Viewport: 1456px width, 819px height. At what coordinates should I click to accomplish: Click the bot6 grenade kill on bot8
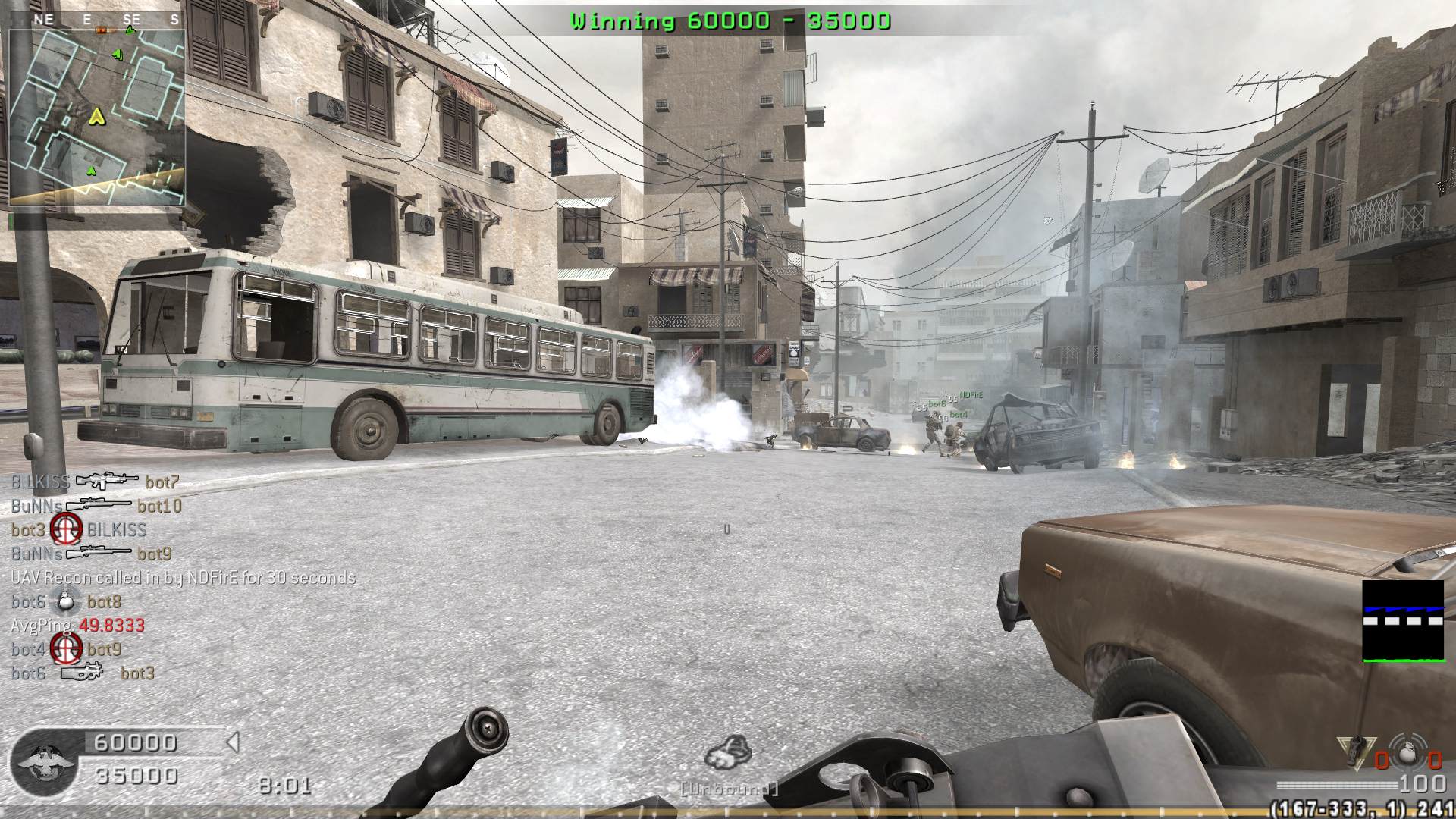tap(67, 602)
